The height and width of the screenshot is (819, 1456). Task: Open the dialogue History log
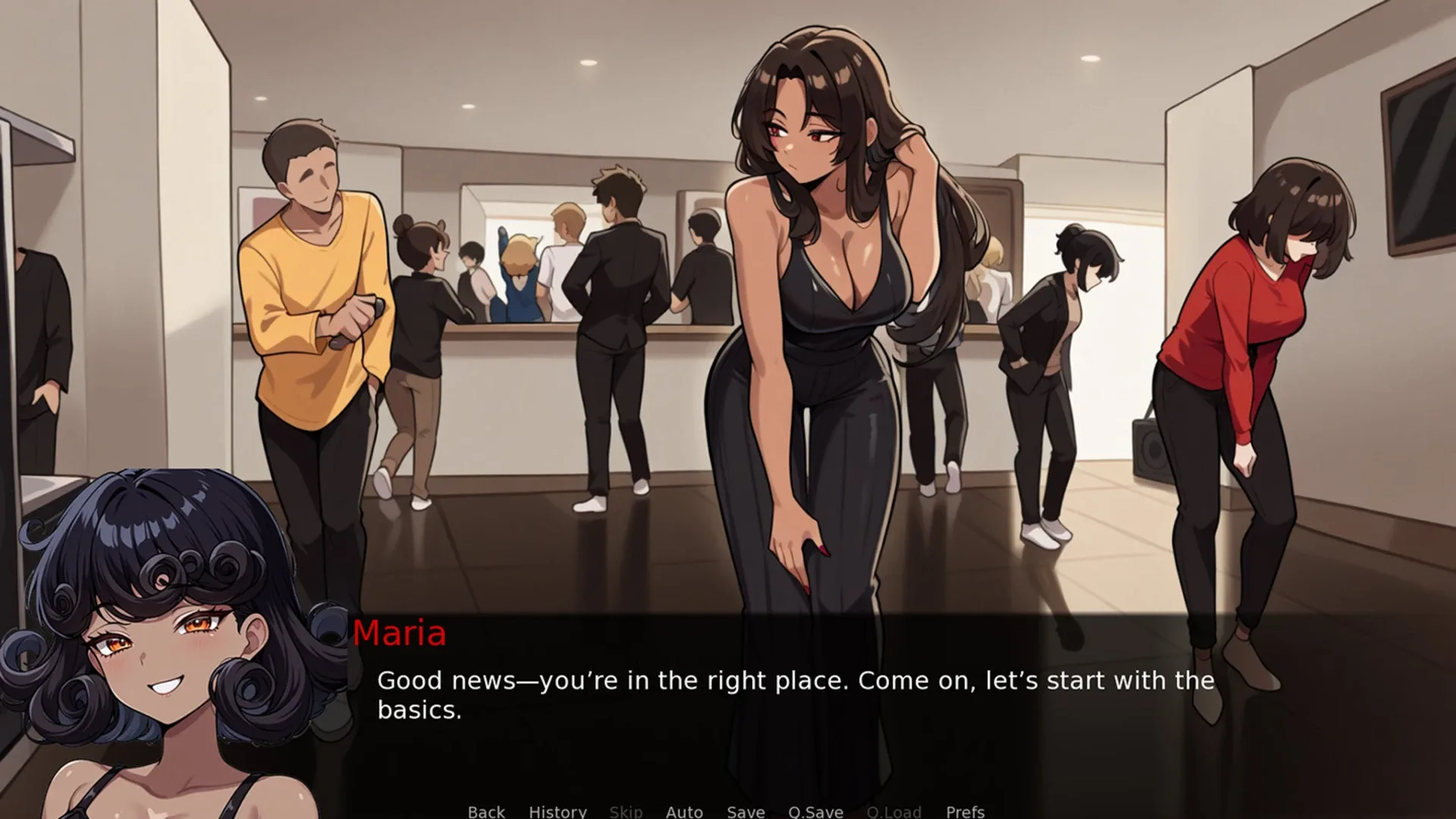(x=557, y=811)
